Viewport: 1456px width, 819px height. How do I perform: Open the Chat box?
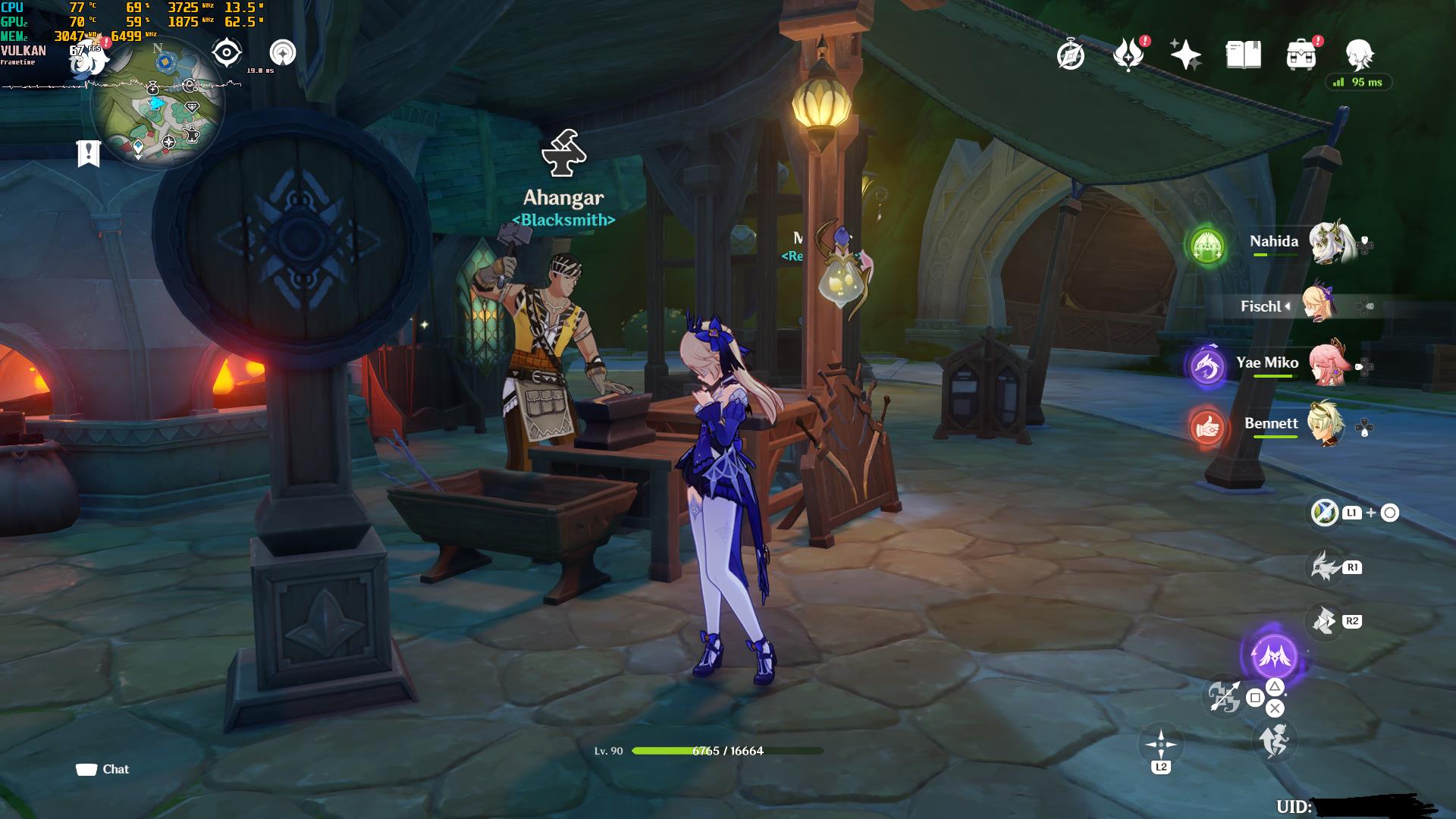point(103,769)
